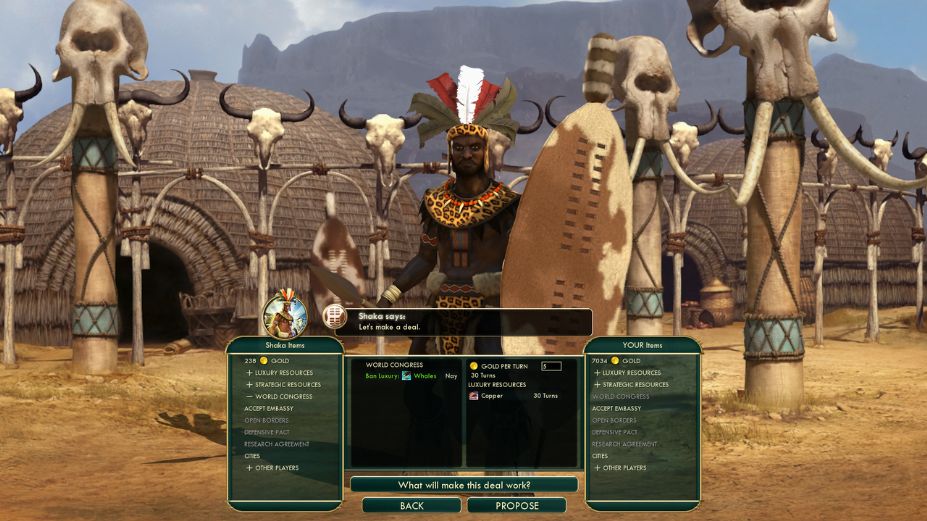927x521 pixels.
Task: Edit the gold per turn amount field
Action: coord(550,366)
